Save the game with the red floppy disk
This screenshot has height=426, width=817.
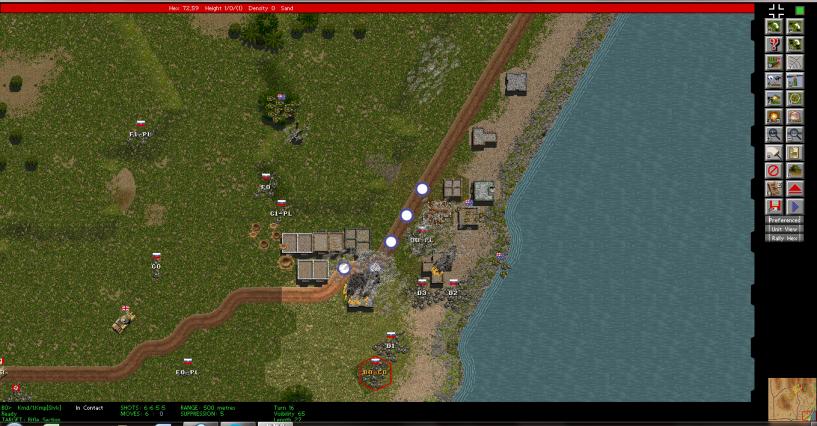point(773,206)
